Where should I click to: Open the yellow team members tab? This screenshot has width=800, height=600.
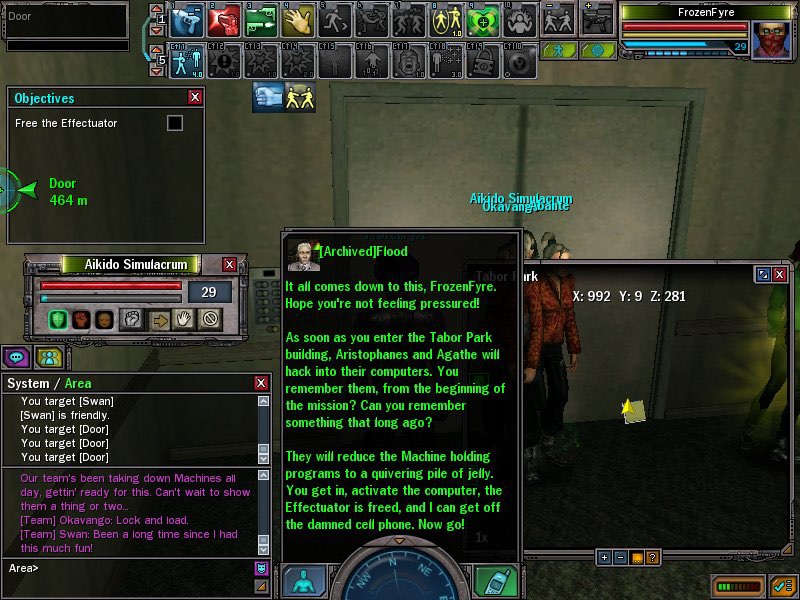click(x=48, y=356)
